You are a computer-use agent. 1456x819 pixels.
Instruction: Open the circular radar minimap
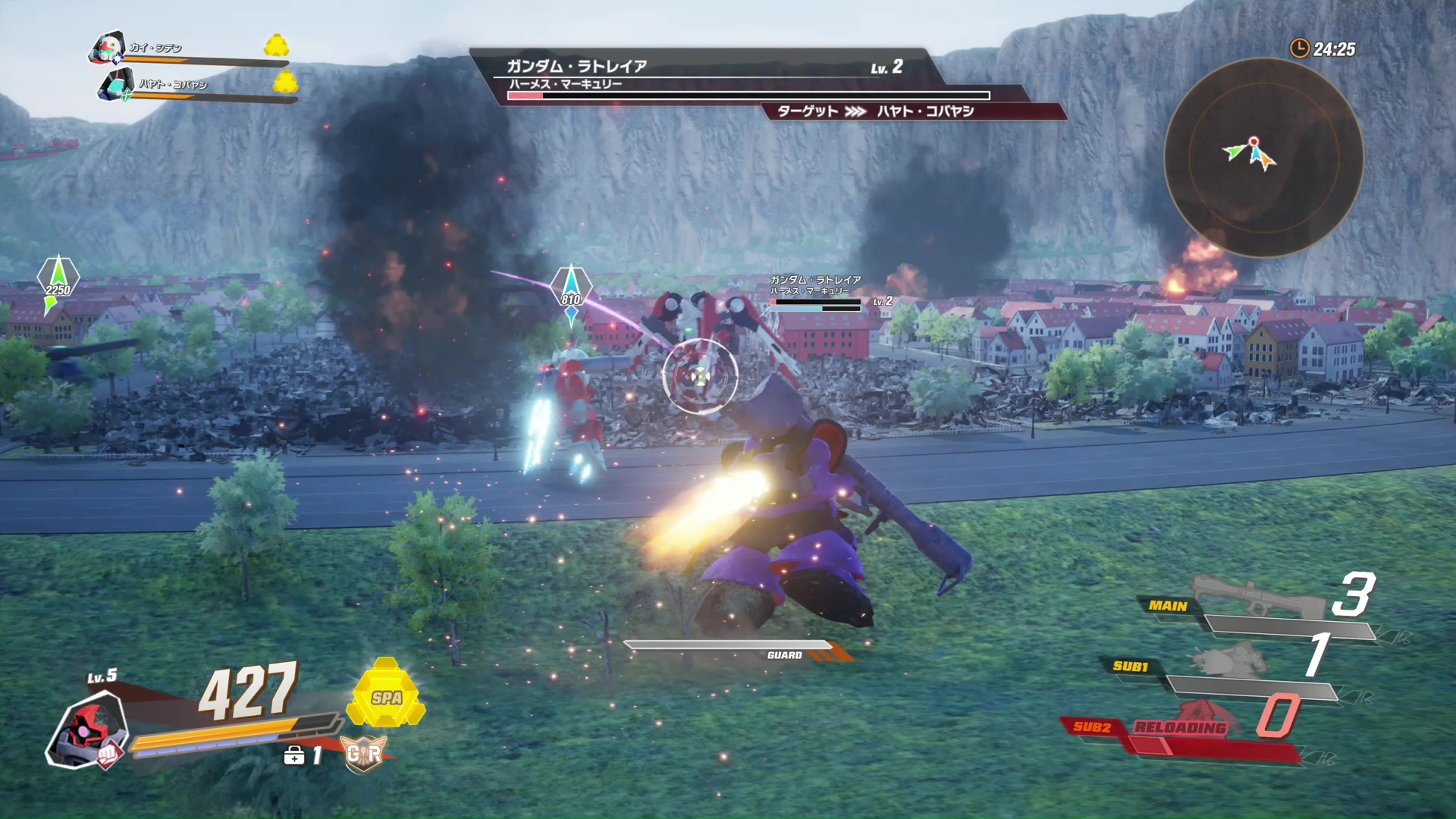coord(1263,157)
